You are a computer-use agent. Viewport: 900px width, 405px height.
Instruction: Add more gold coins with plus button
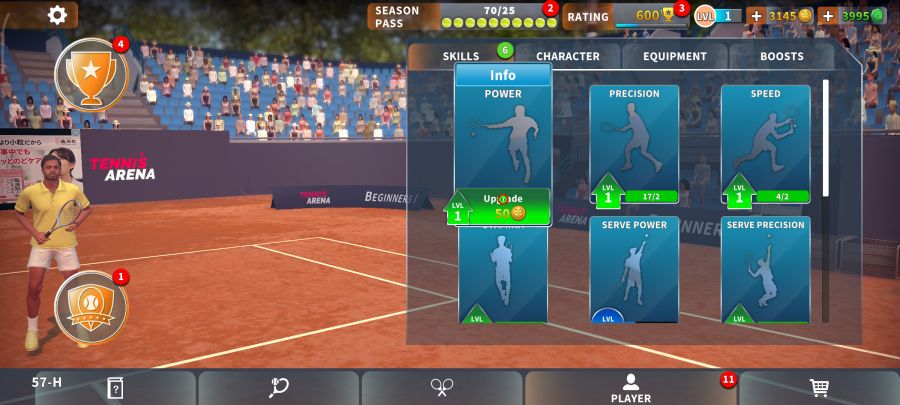[756, 16]
